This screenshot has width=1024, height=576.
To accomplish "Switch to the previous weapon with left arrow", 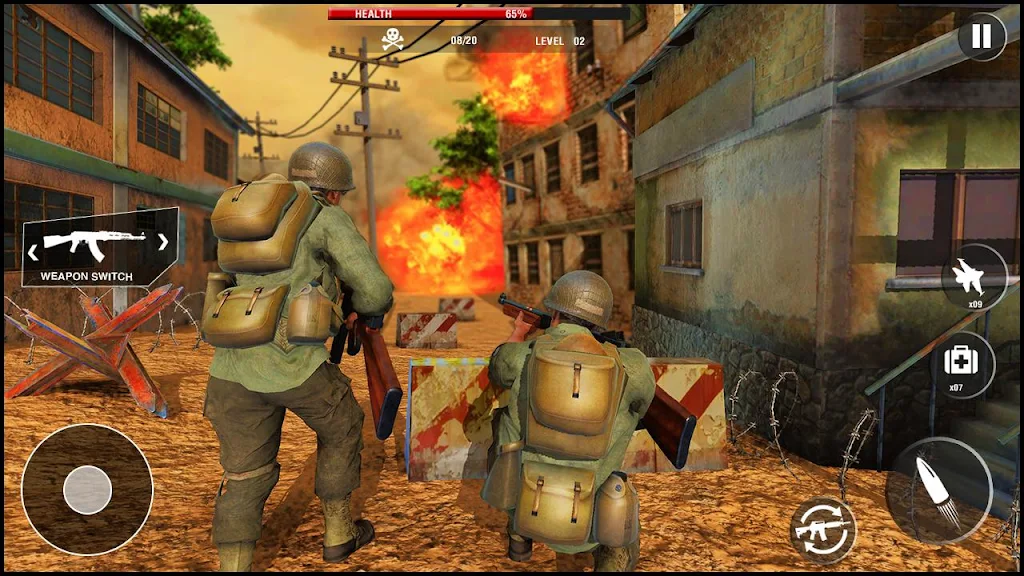I will pyautogui.click(x=35, y=241).
